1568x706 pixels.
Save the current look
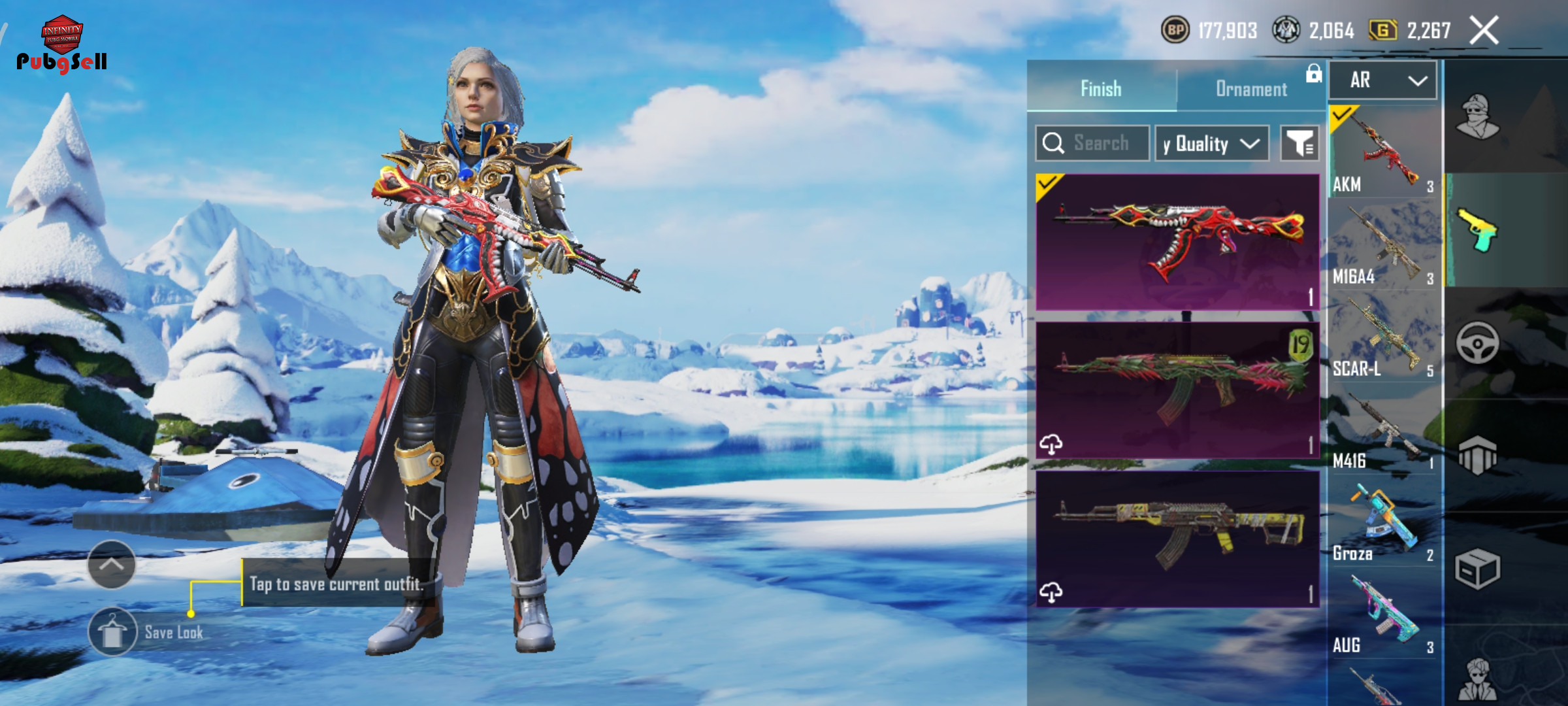(x=112, y=632)
